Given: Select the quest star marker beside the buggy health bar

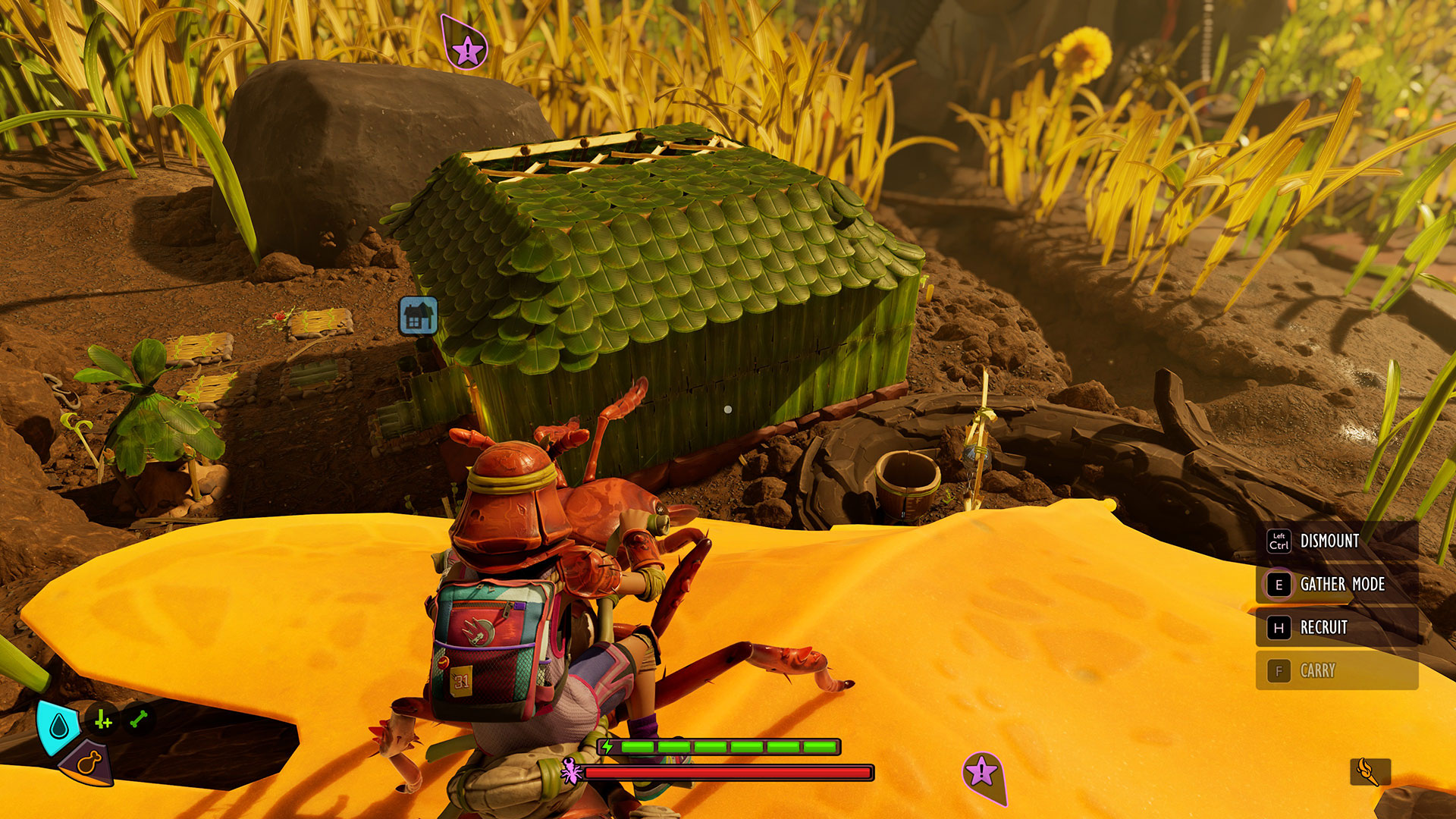Looking at the screenshot, I should coord(981,772).
